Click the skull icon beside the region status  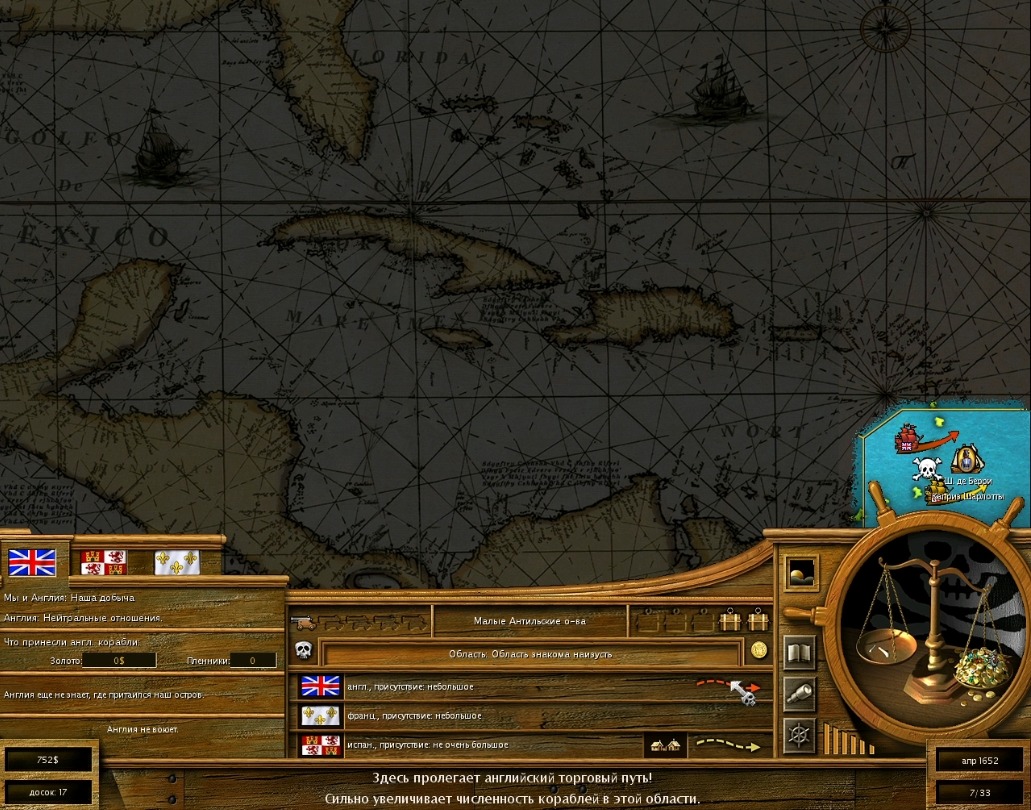point(304,651)
